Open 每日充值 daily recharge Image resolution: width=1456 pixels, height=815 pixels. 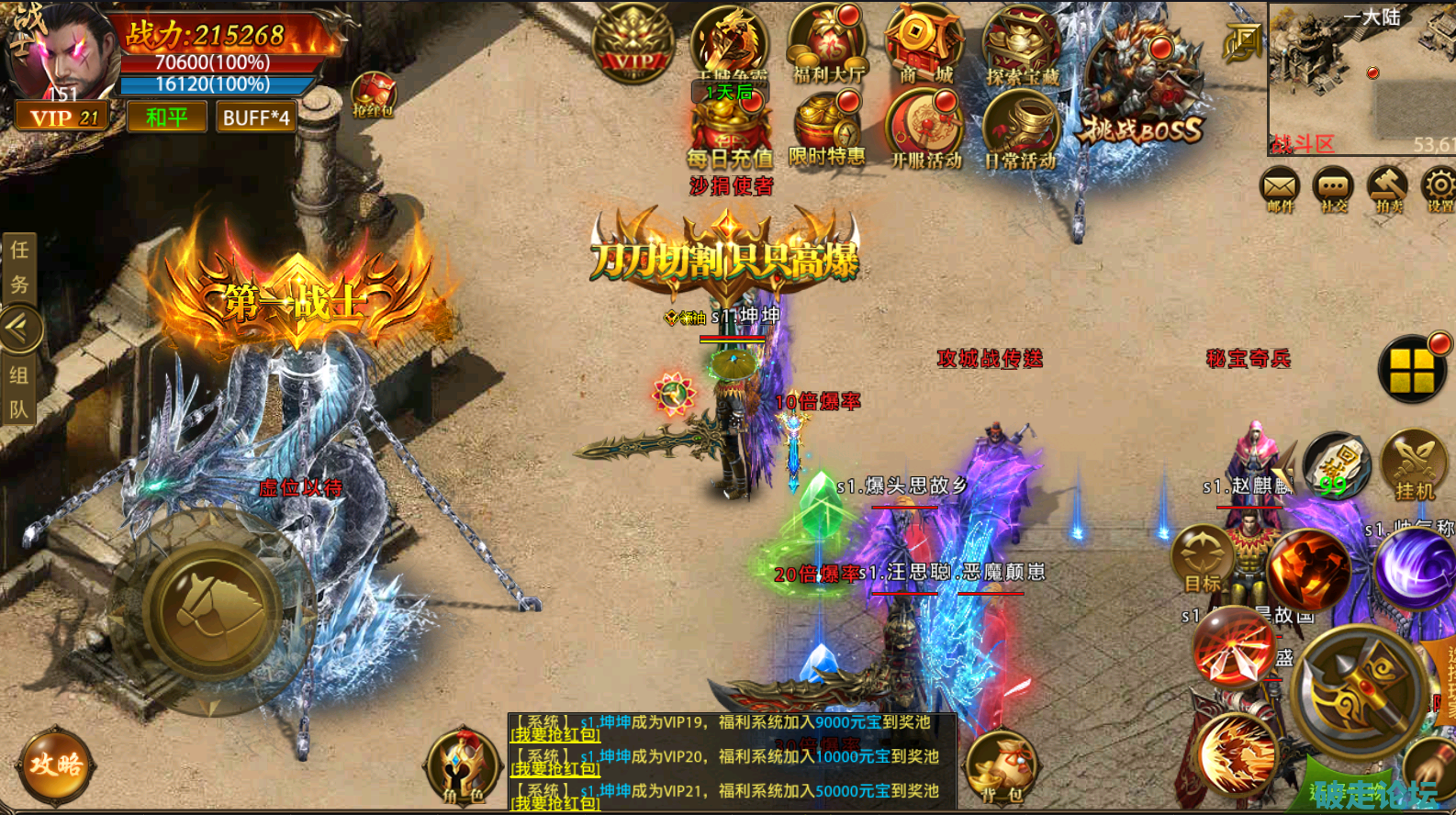[x=730, y=131]
